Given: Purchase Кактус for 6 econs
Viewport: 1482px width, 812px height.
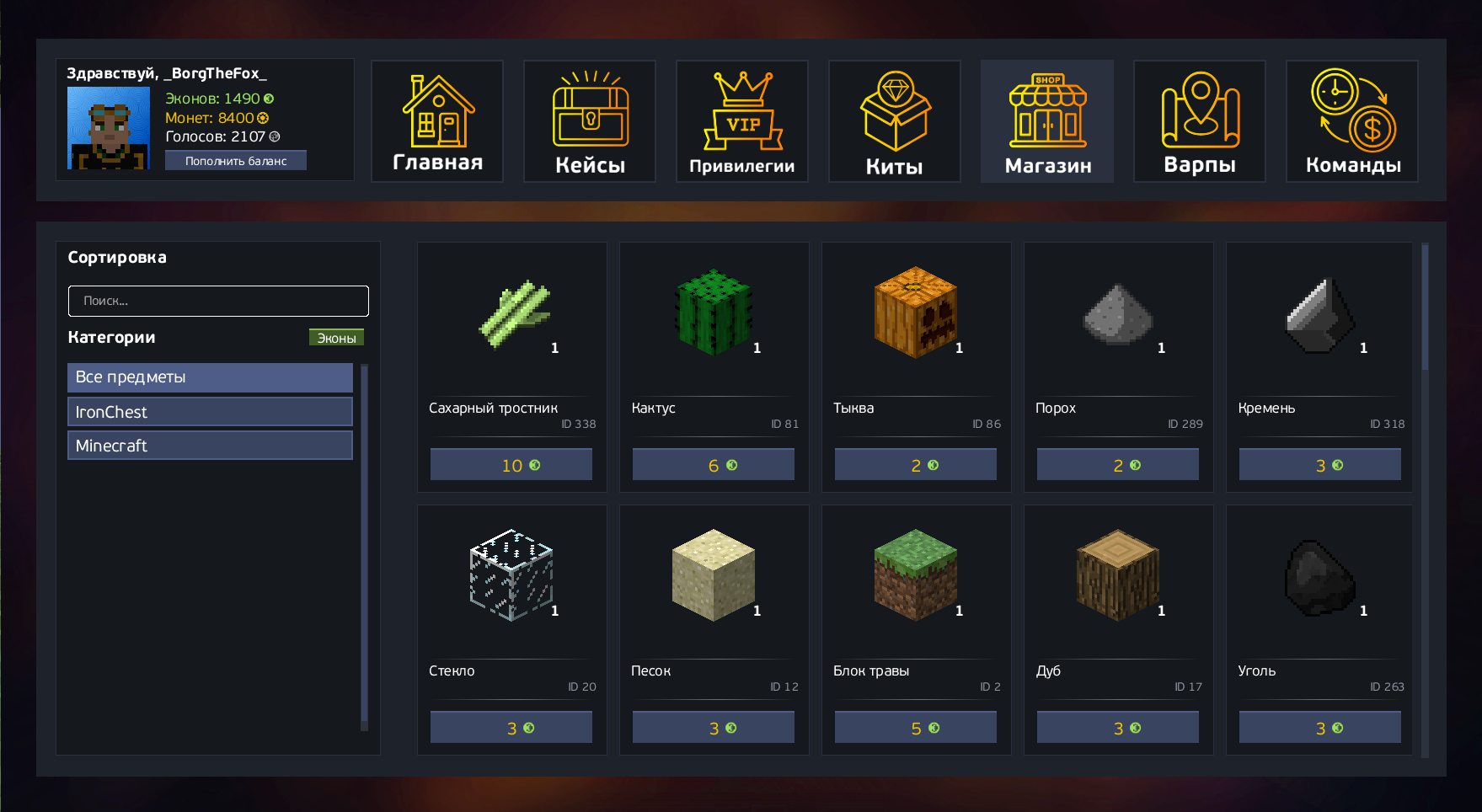Looking at the screenshot, I should pyautogui.click(x=714, y=465).
